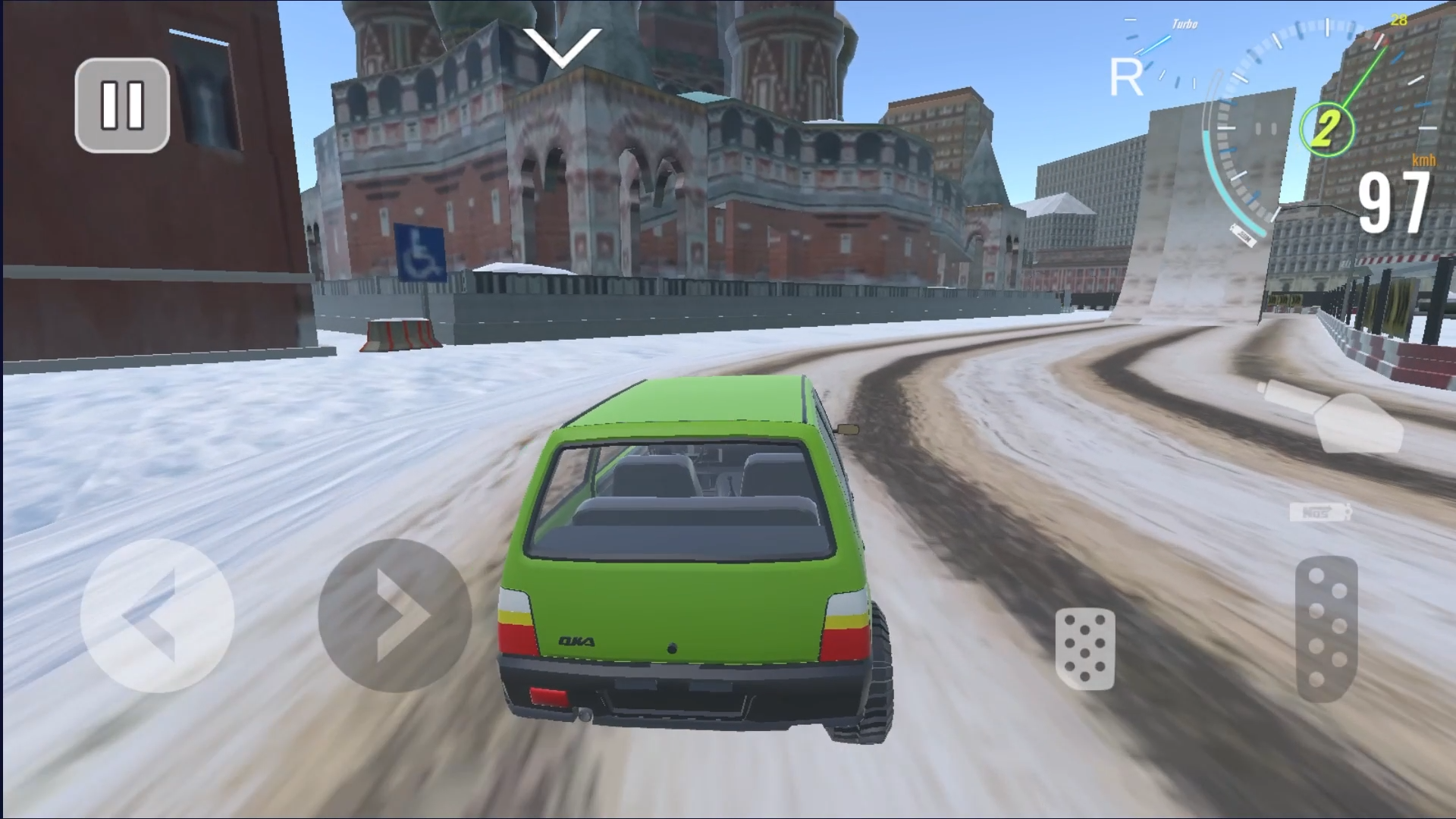The height and width of the screenshot is (819, 1456).
Task: Tap the Turbo gauge indicator
Action: (1183, 24)
